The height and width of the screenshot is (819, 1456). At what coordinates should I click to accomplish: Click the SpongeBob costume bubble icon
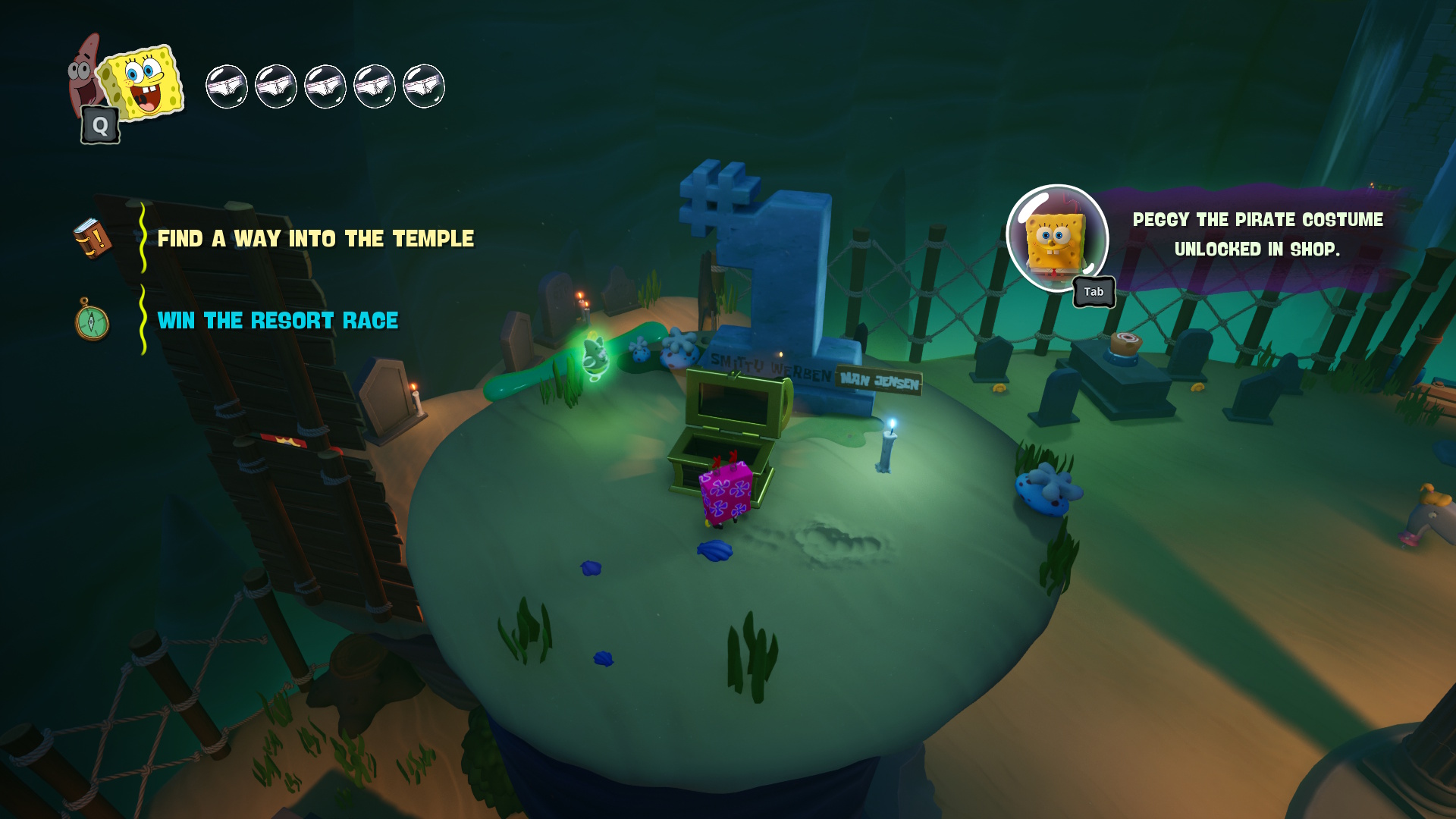[1056, 239]
